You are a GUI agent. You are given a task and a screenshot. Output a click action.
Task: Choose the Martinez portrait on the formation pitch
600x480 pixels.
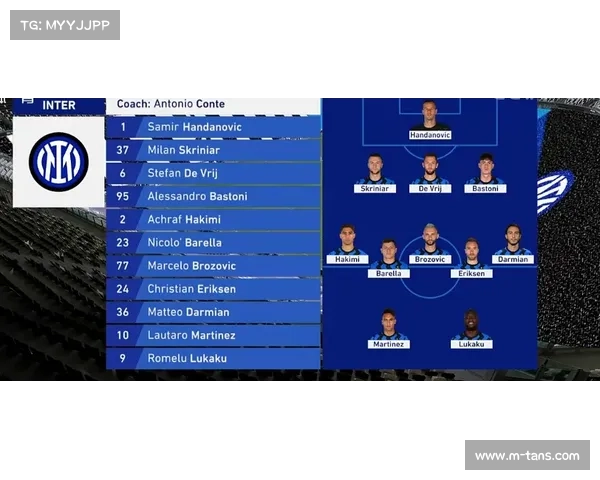pos(388,324)
